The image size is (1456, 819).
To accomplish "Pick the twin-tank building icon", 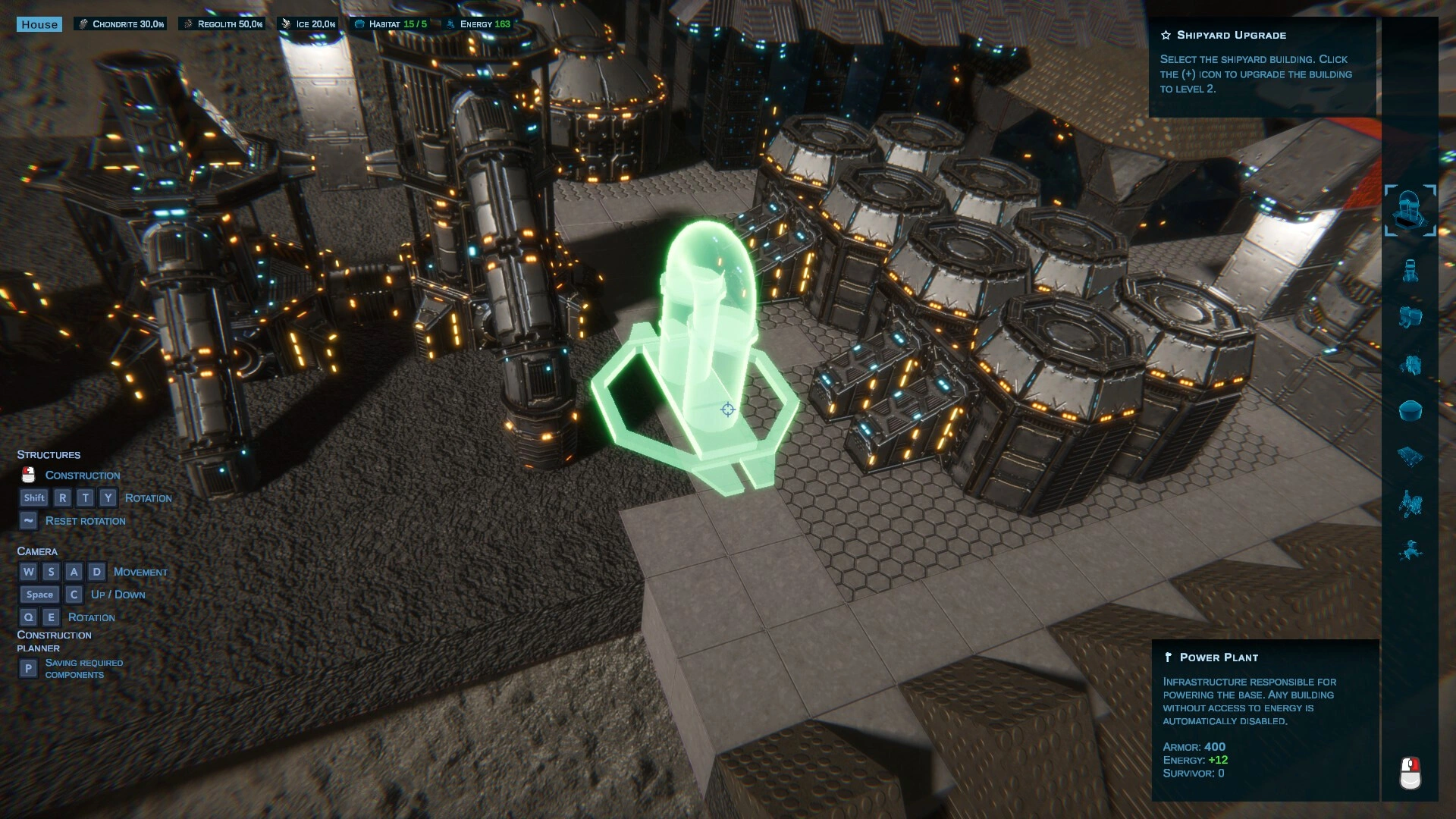I will coord(1410,317).
